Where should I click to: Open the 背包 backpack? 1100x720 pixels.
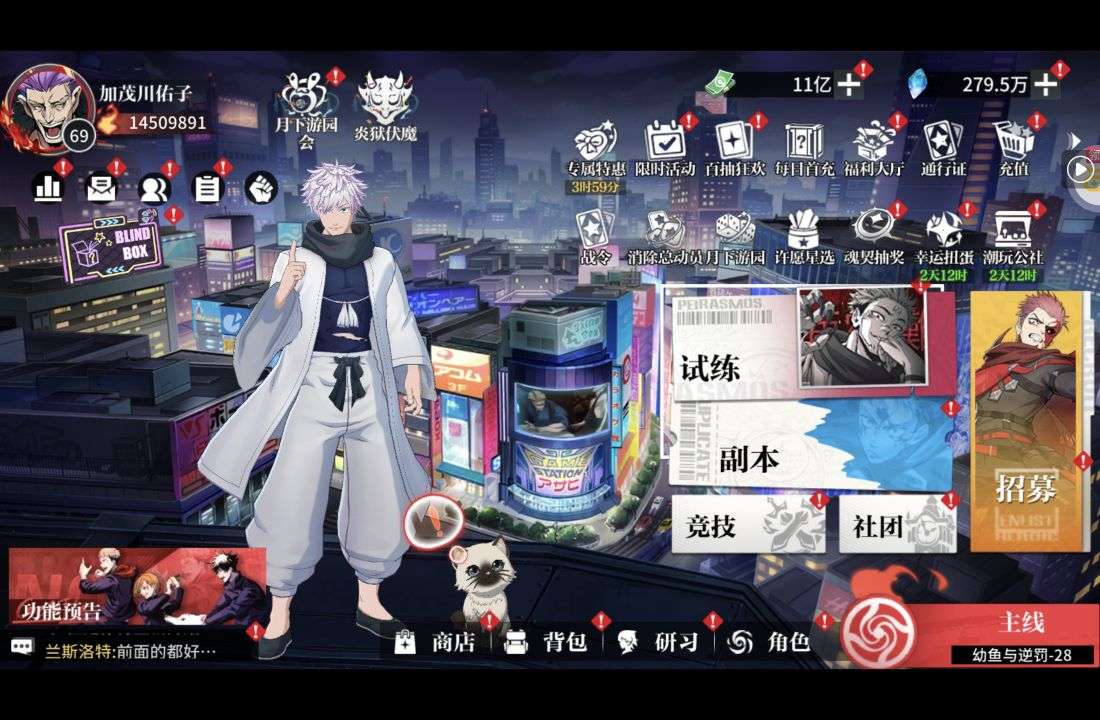coord(545,642)
